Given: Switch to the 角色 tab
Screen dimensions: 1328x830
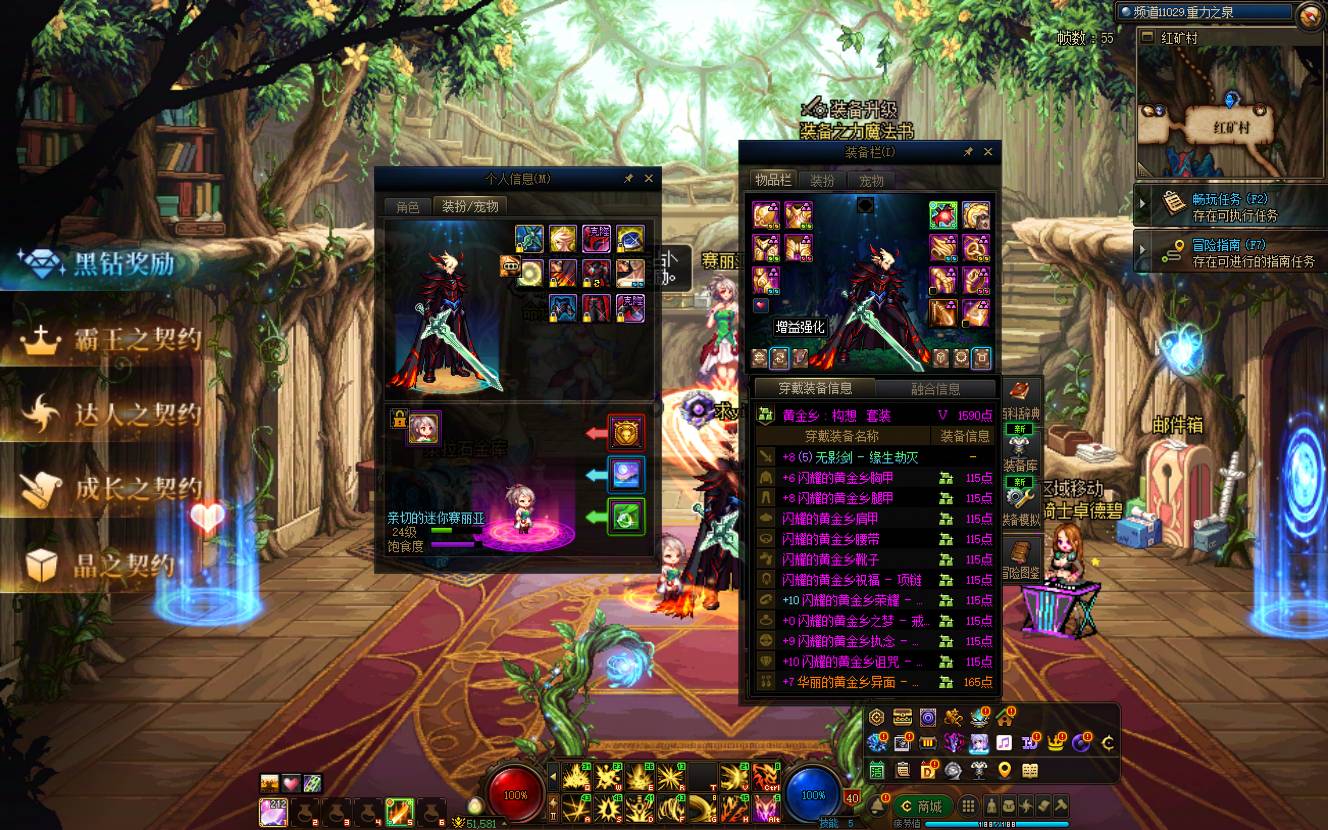Looking at the screenshot, I should point(408,207).
